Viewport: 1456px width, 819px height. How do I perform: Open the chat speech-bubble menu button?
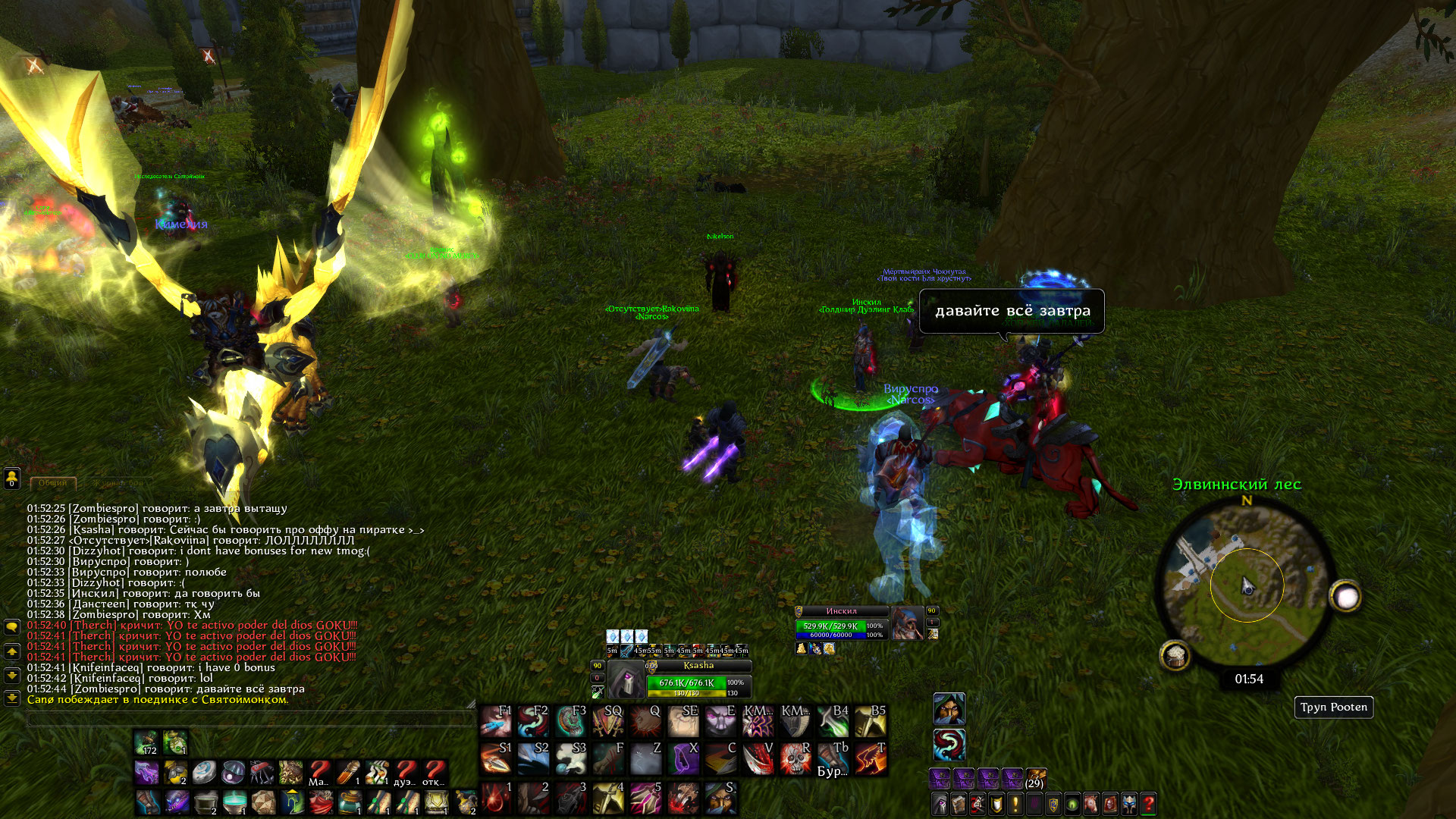[12, 627]
